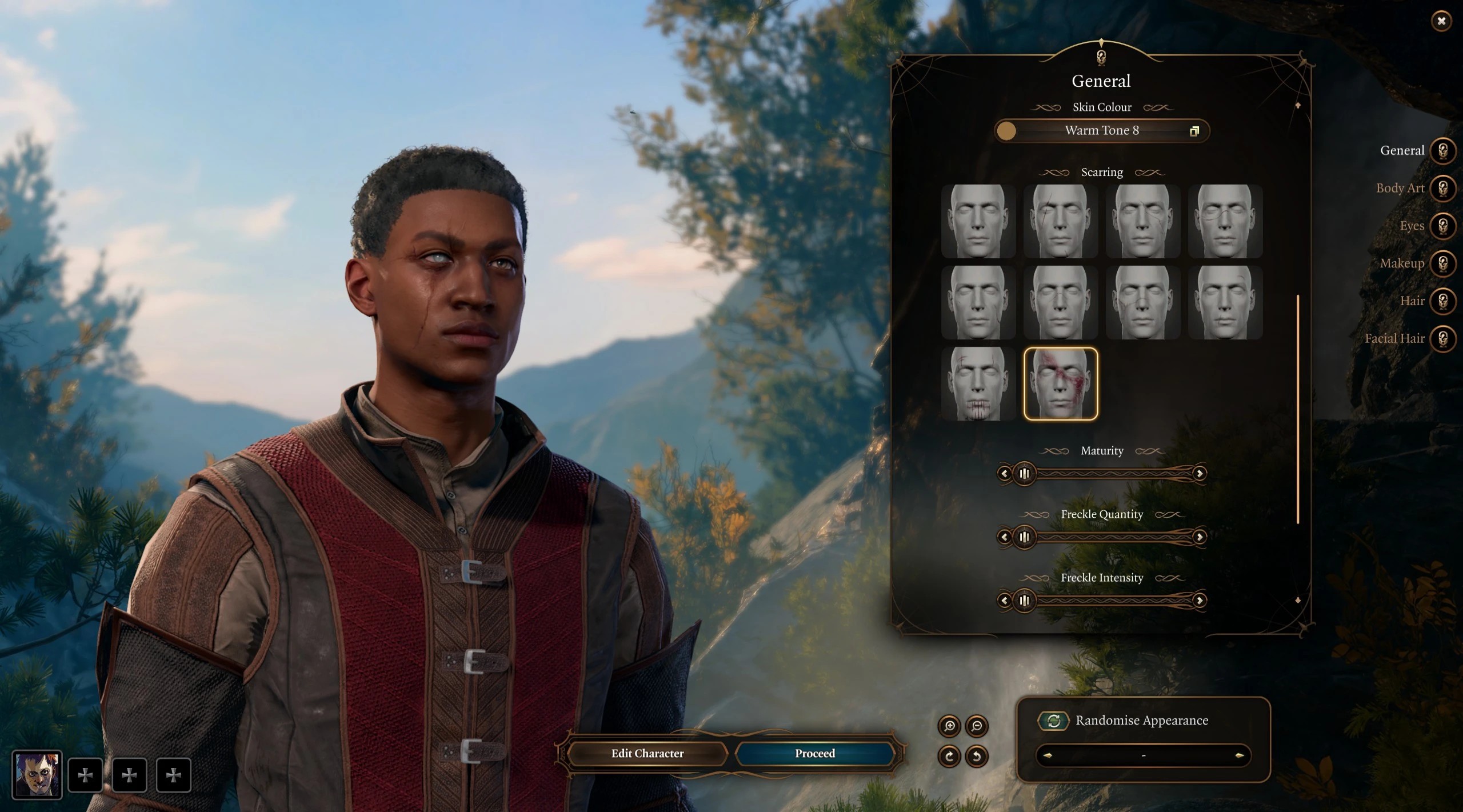This screenshot has width=1463, height=812.
Task: Increase Maturity with the right arrow
Action: point(1199,474)
